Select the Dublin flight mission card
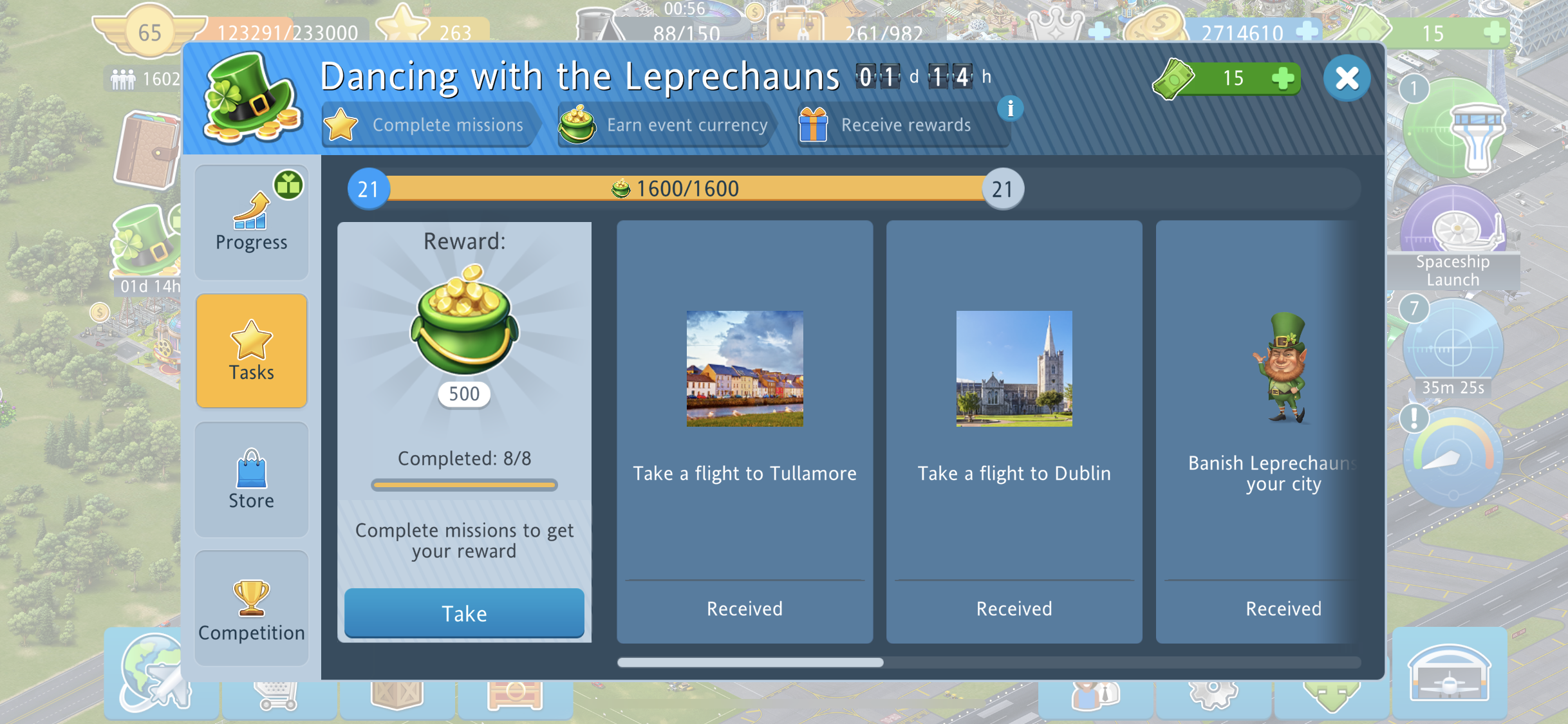 1014,431
